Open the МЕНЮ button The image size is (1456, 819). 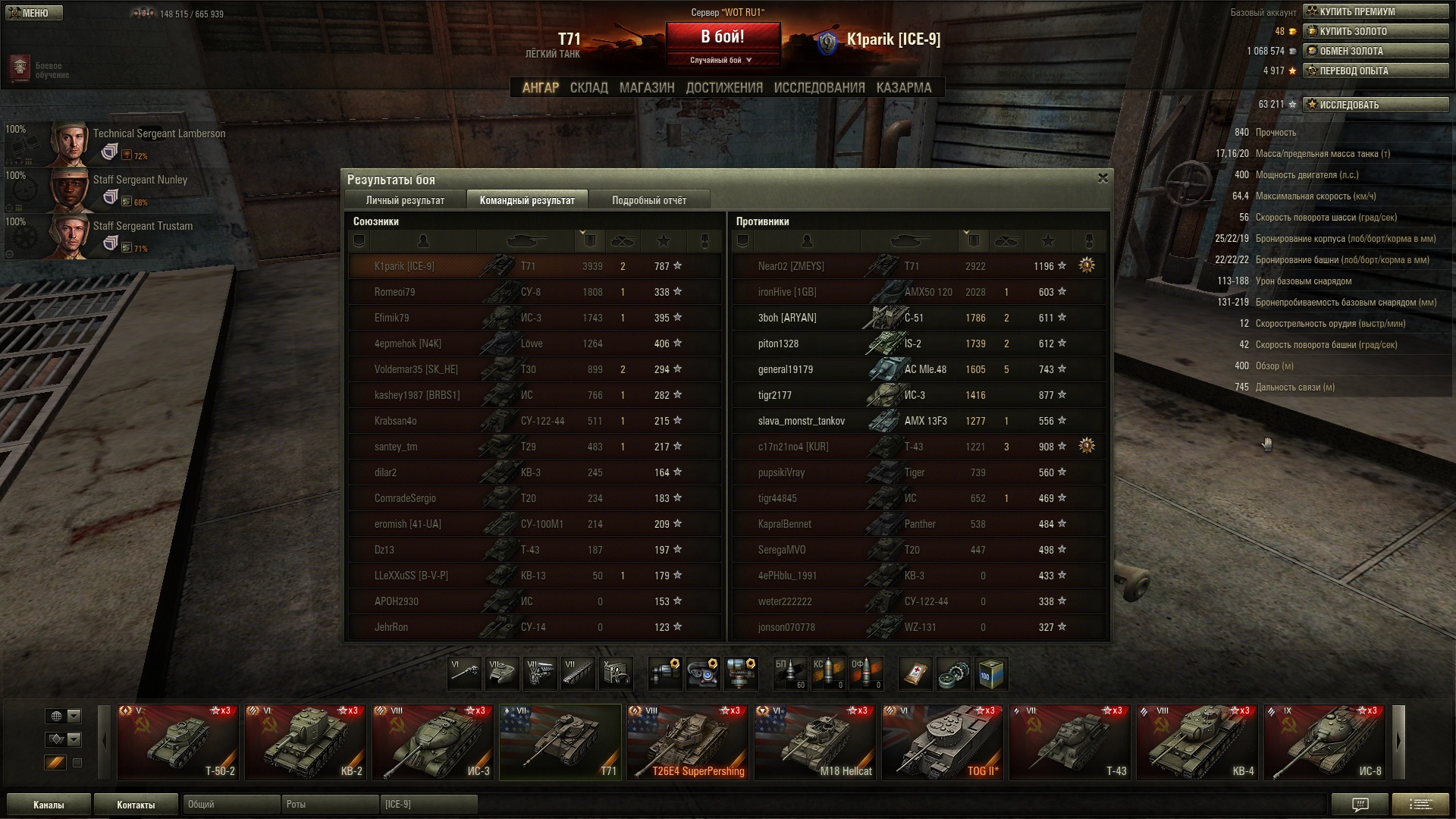[34, 13]
